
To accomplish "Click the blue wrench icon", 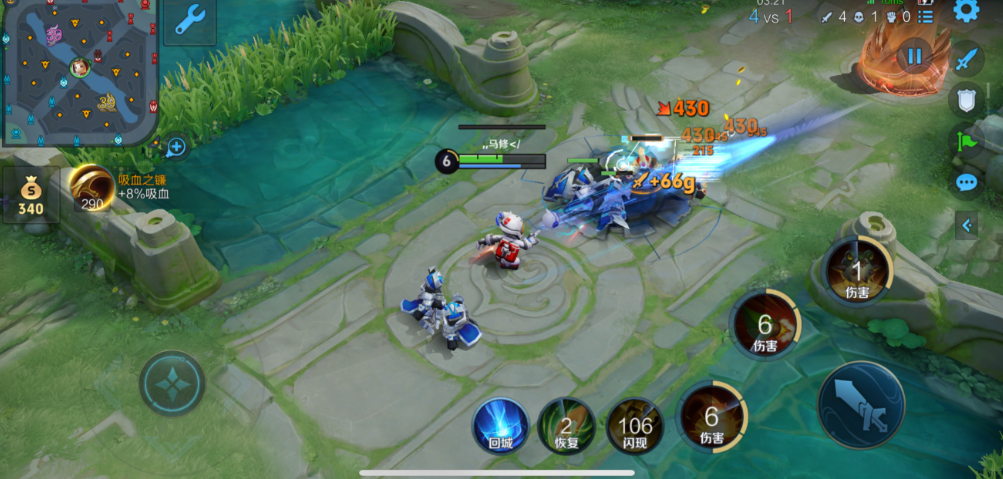I will (189, 20).
